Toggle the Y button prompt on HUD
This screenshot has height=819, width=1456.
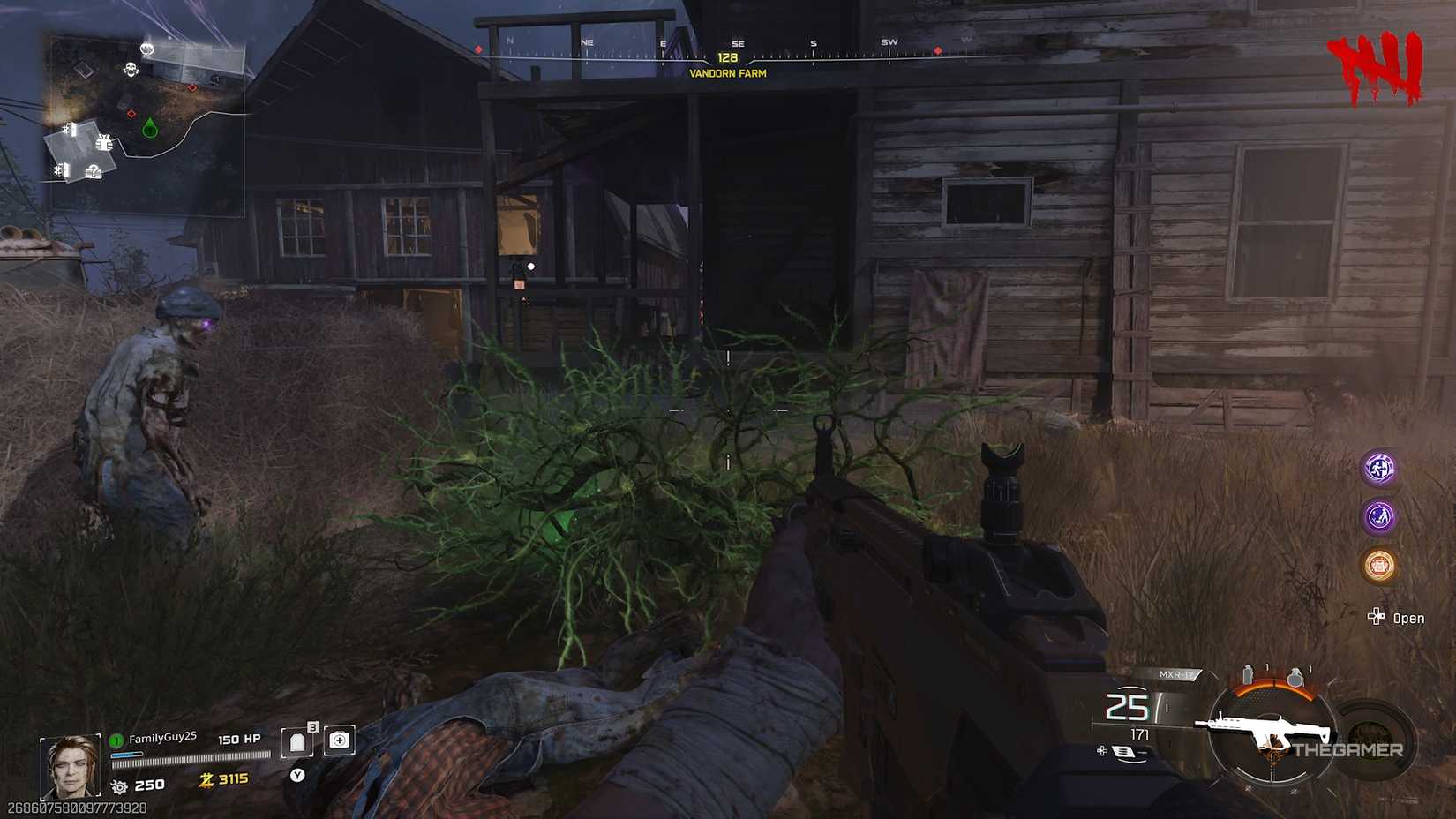pos(297,776)
